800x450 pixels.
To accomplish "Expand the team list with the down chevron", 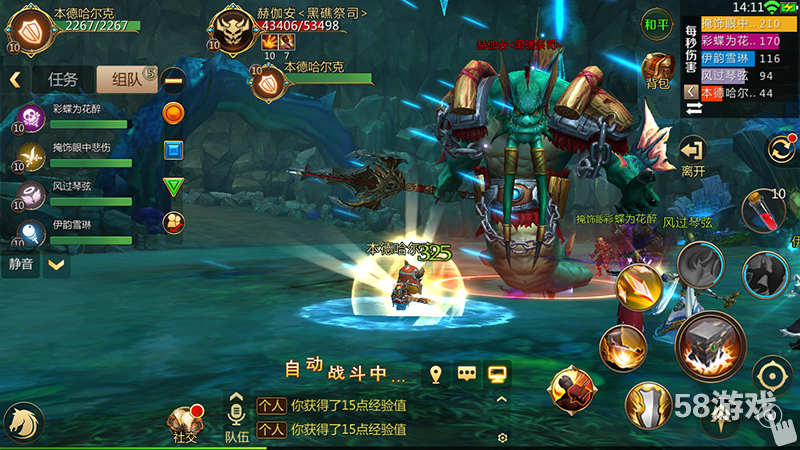I will (57, 265).
